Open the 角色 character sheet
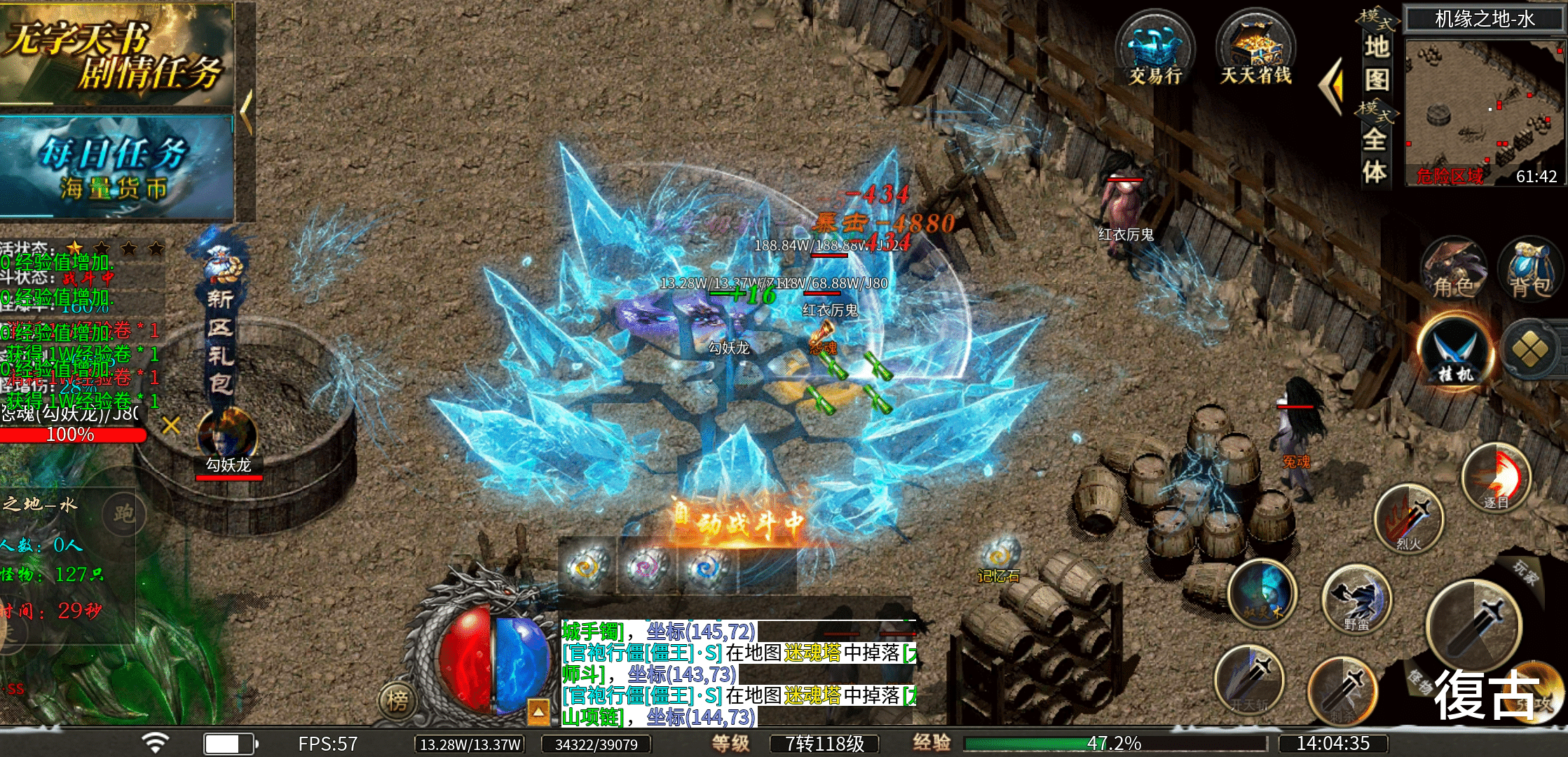The width and height of the screenshot is (1568, 757). (x=1454, y=270)
